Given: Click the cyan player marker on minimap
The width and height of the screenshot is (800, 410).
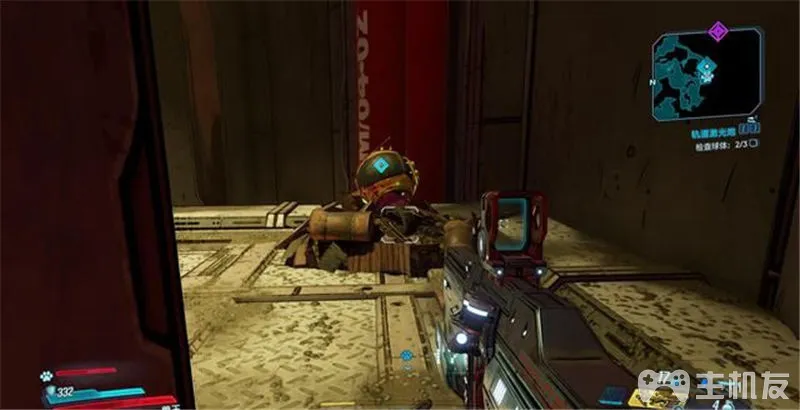Looking at the screenshot, I should pos(707,69).
